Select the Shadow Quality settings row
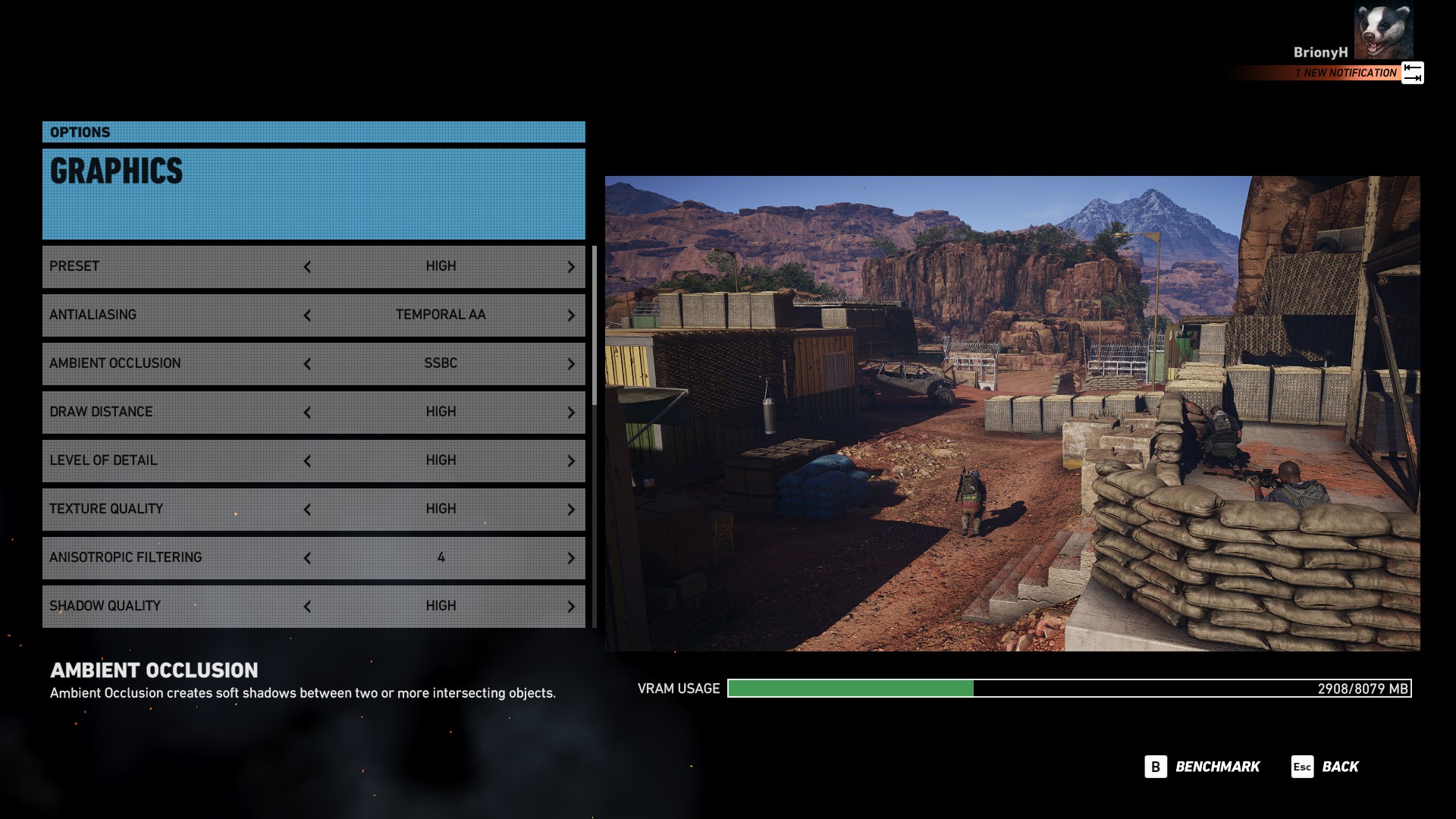The height and width of the screenshot is (819, 1456). tap(174, 606)
